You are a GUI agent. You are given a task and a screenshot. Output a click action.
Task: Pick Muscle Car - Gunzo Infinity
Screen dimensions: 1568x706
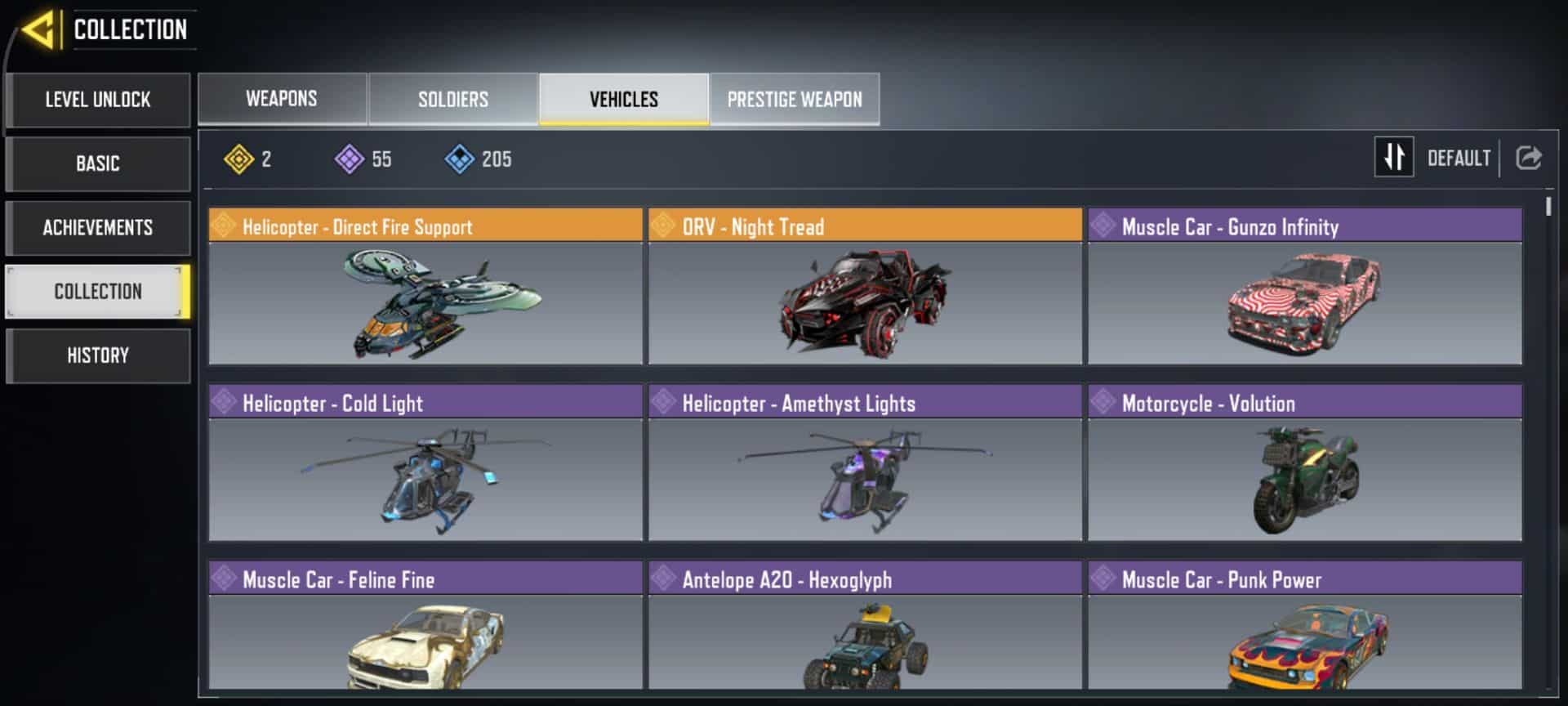click(x=1304, y=286)
